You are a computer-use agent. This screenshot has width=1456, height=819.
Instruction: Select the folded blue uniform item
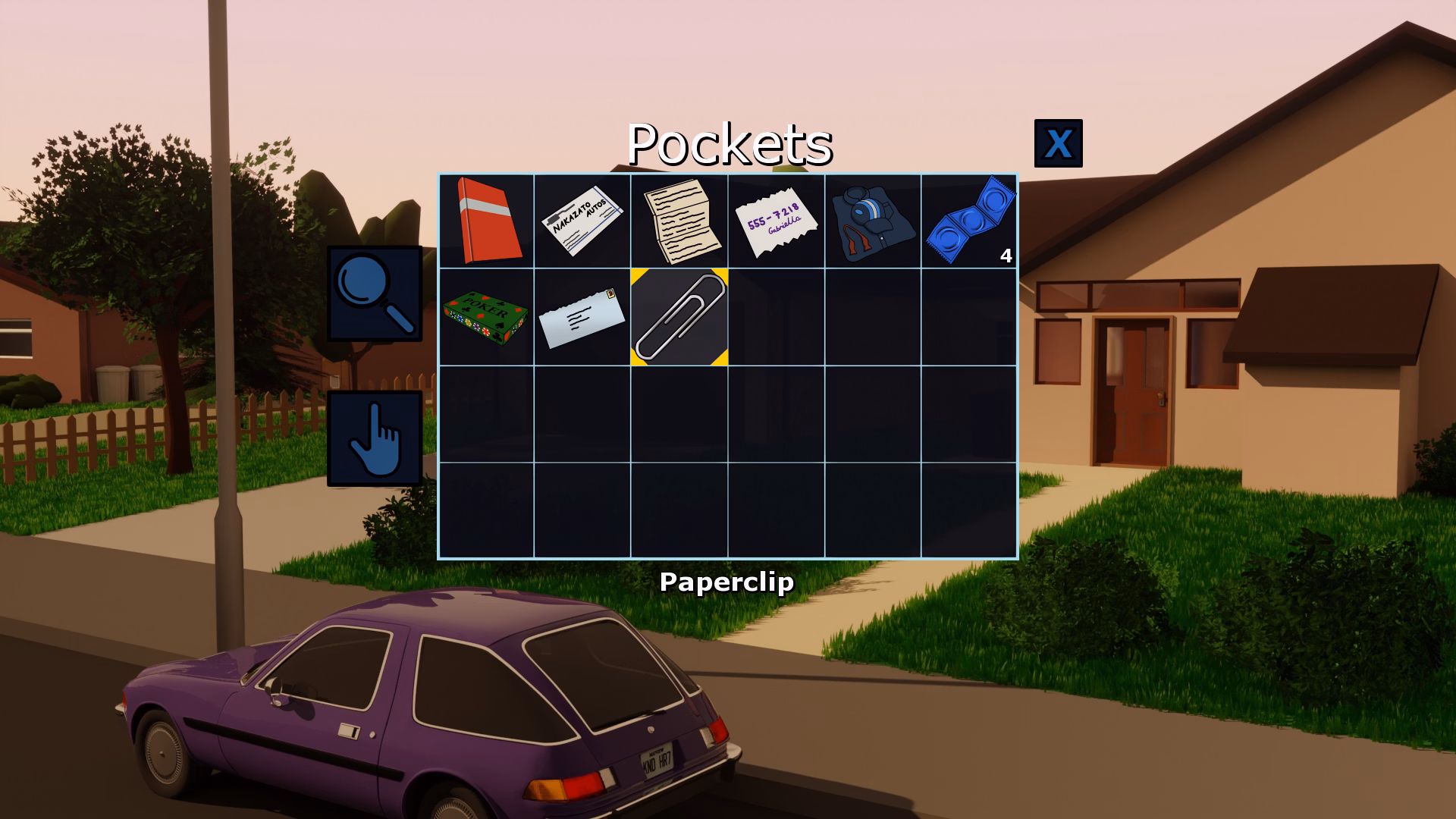click(x=872, y=221)
